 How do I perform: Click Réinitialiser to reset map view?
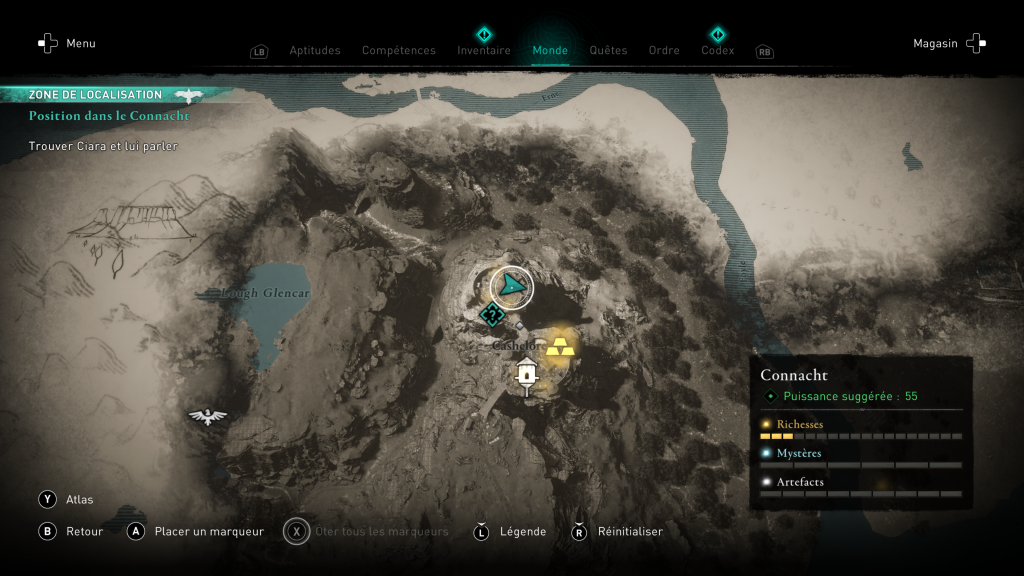click(x=617, y=531)
